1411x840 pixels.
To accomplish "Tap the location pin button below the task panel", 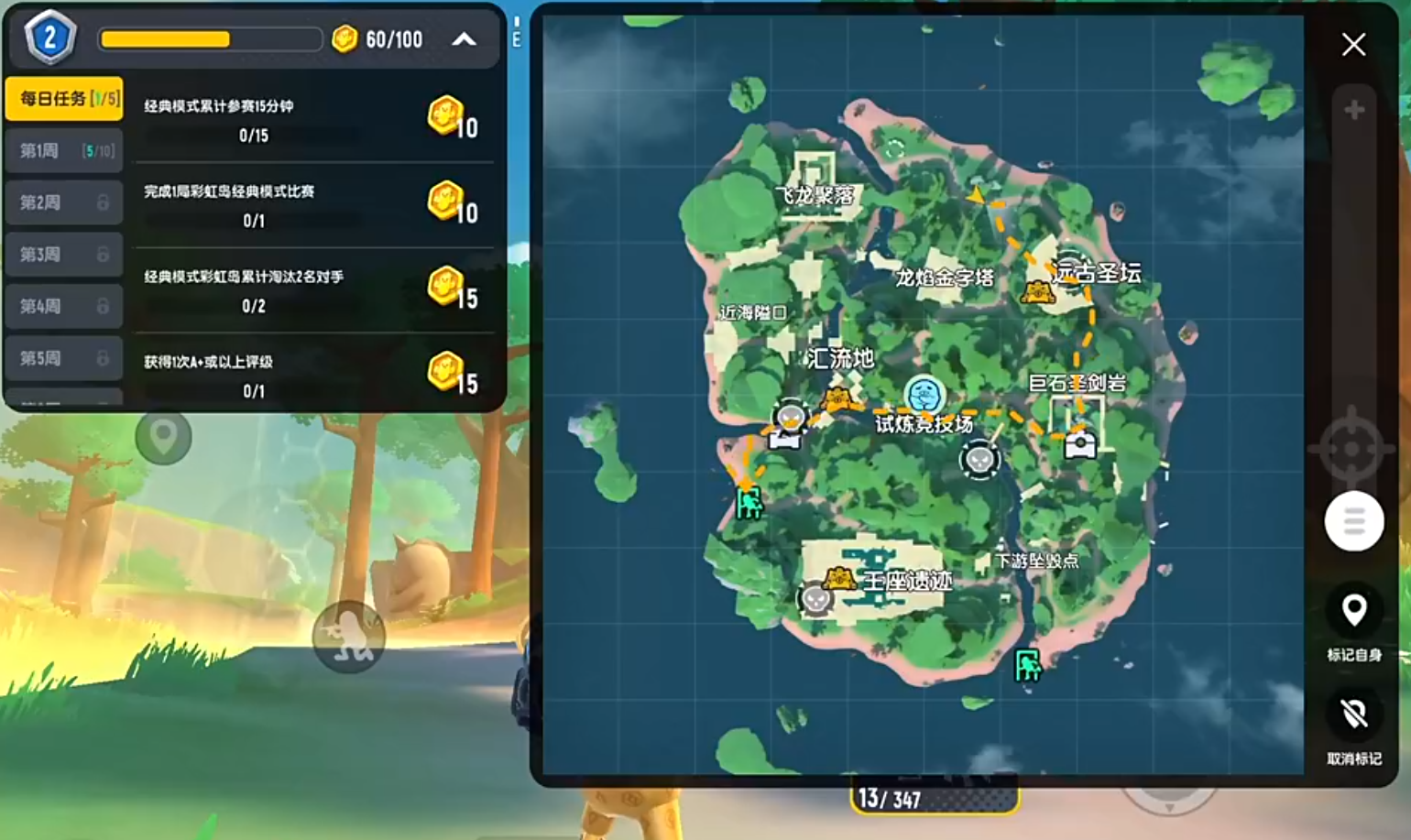I will [163, 436].
